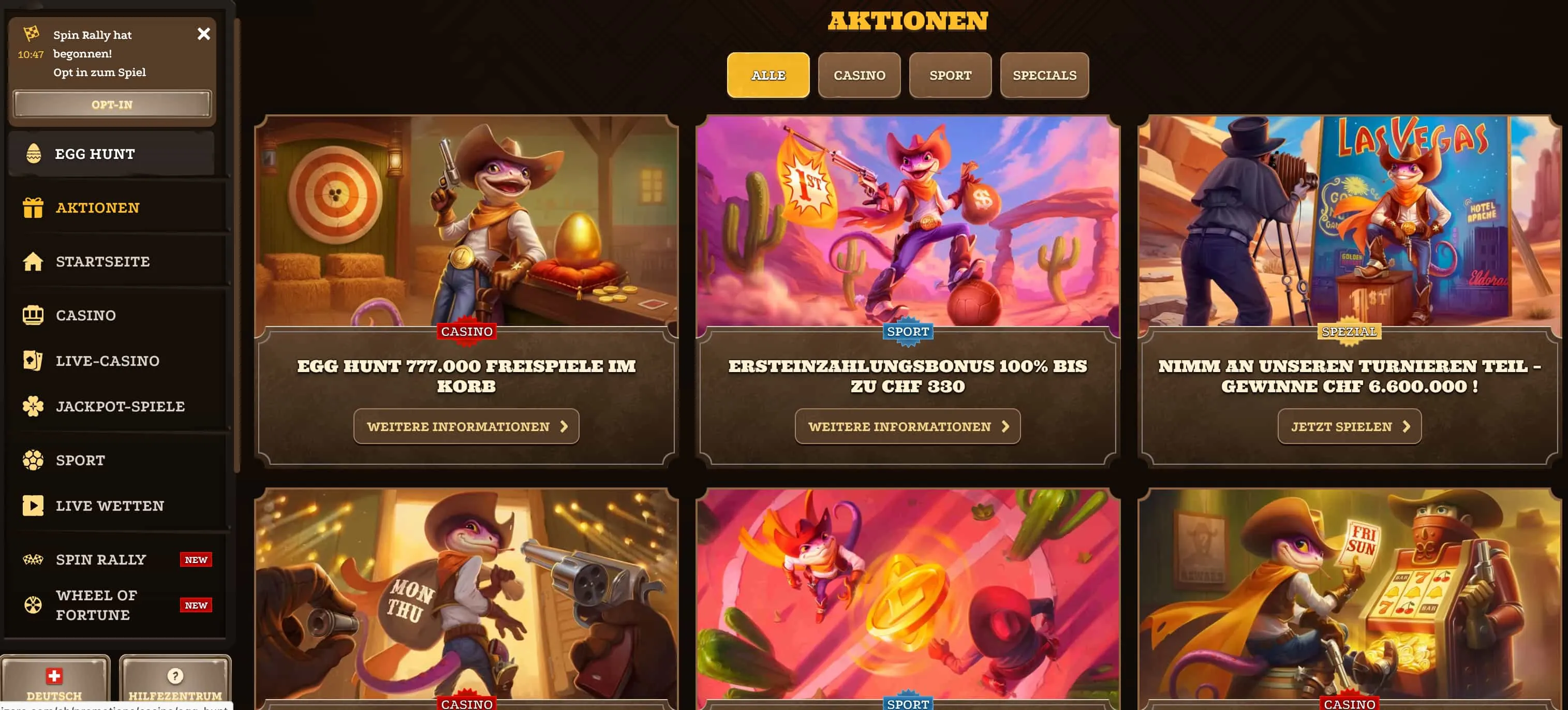The image size is (1568, 710).
Task: Open Wheel of Fortune via its wheel icon
Action: click(x=33, y=604)
